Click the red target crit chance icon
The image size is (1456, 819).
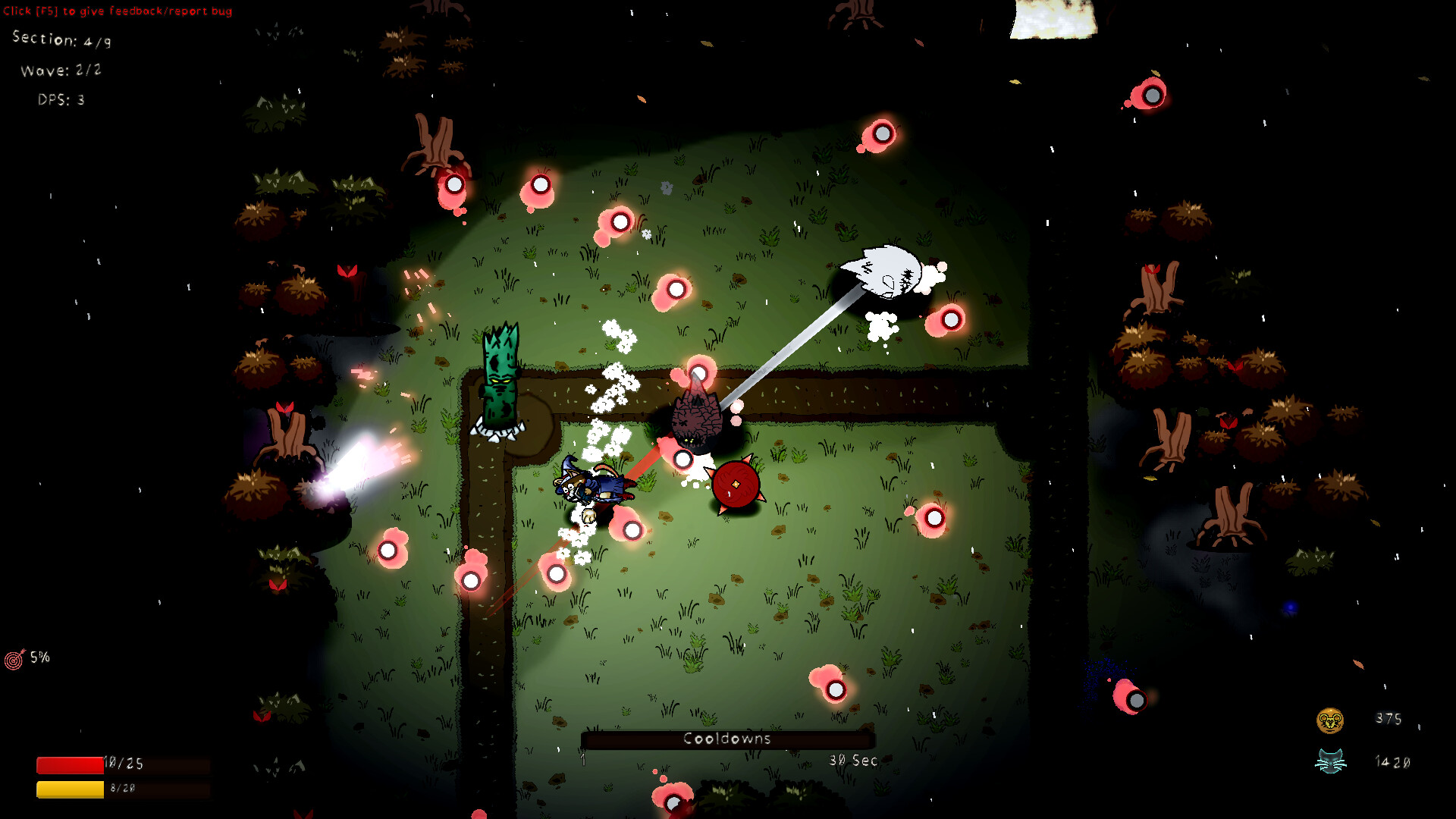(x=14, y=657)
